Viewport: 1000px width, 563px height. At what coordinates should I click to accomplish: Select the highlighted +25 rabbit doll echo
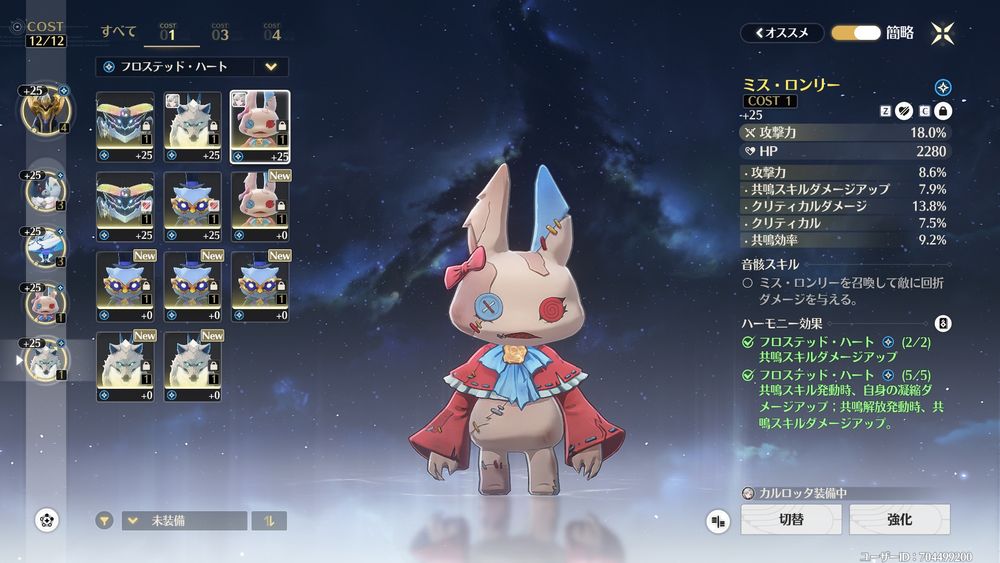coord(260,126)
